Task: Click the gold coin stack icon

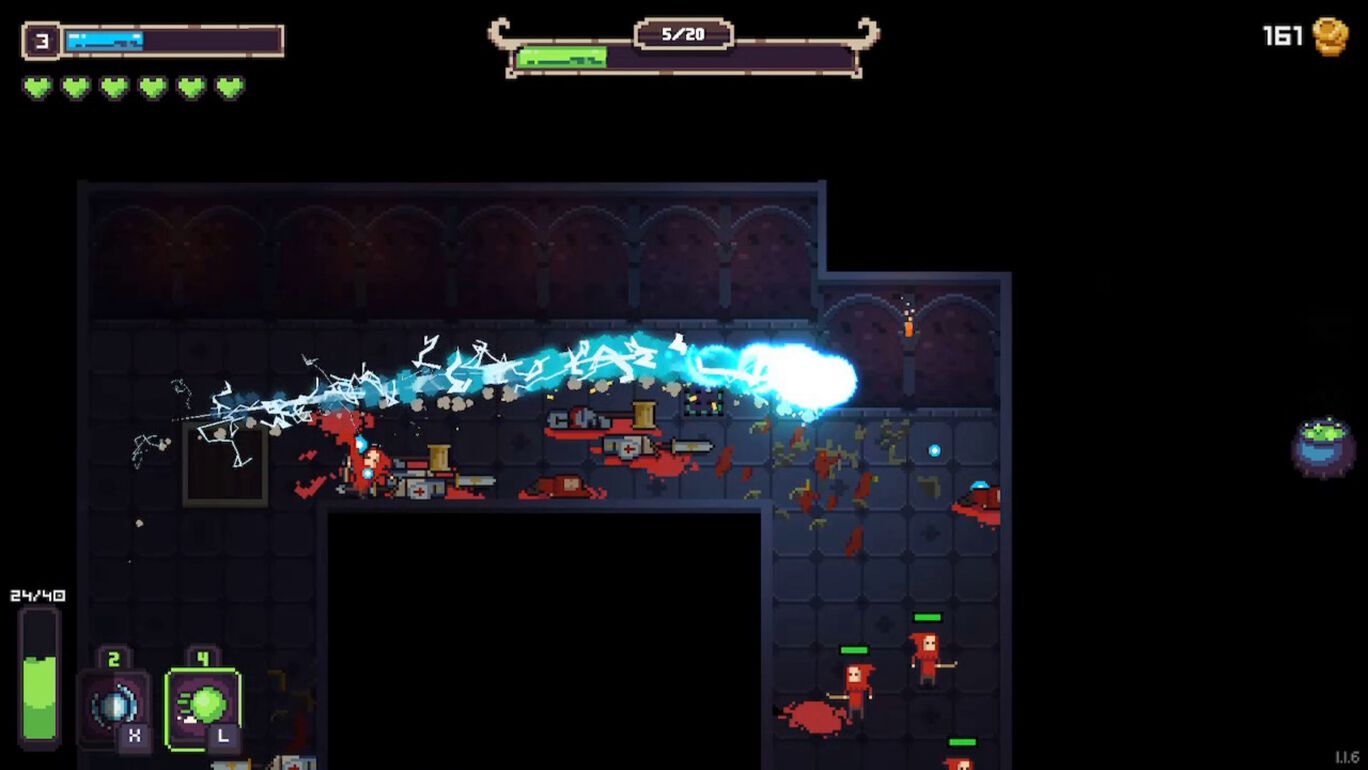Action: [x=1330, y=37]
